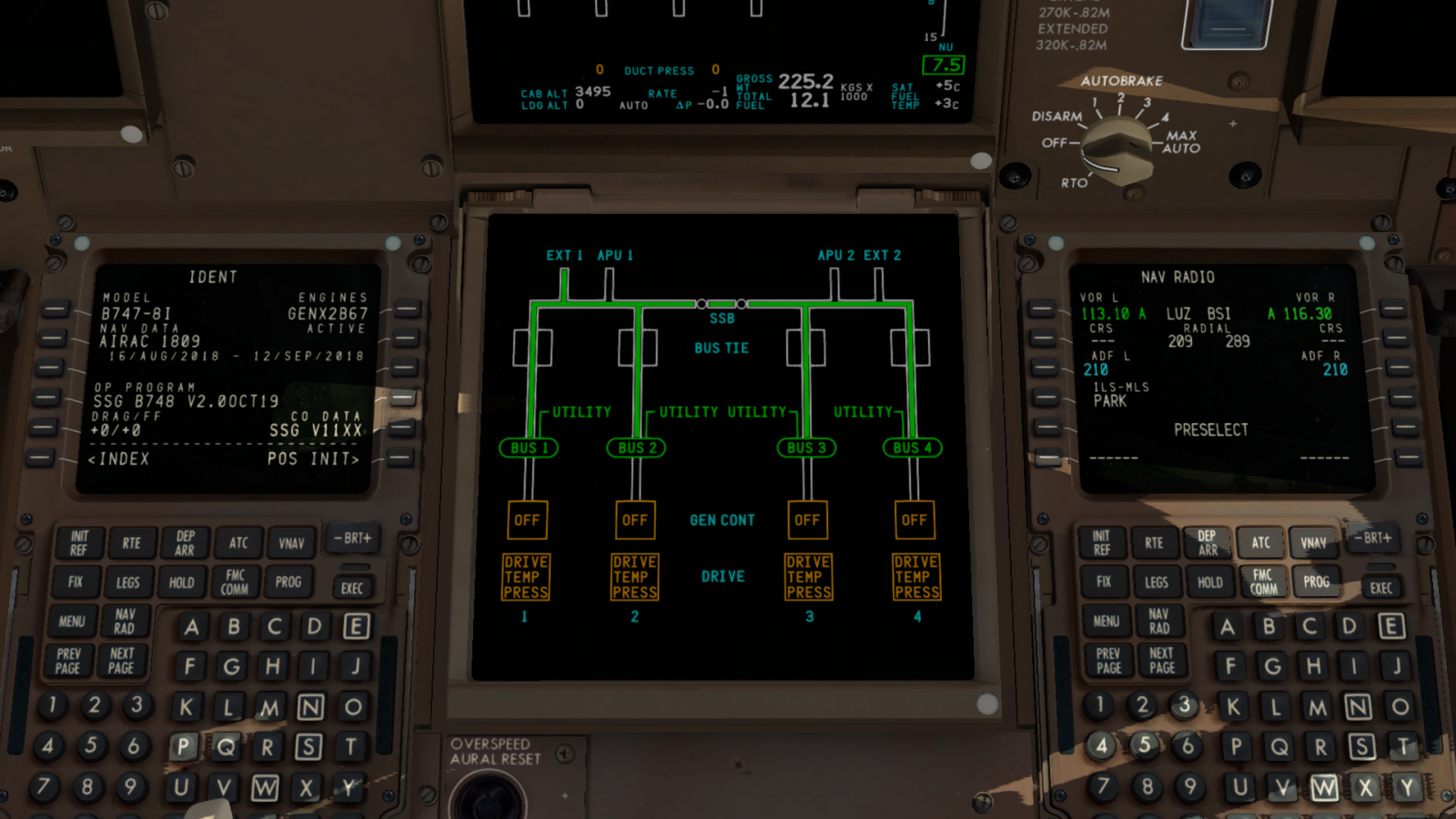Image resolution: width=1456 pixels, height=819 pixels.
Task: Open INIT REF page on right CDU
Action: (1101, 543)
